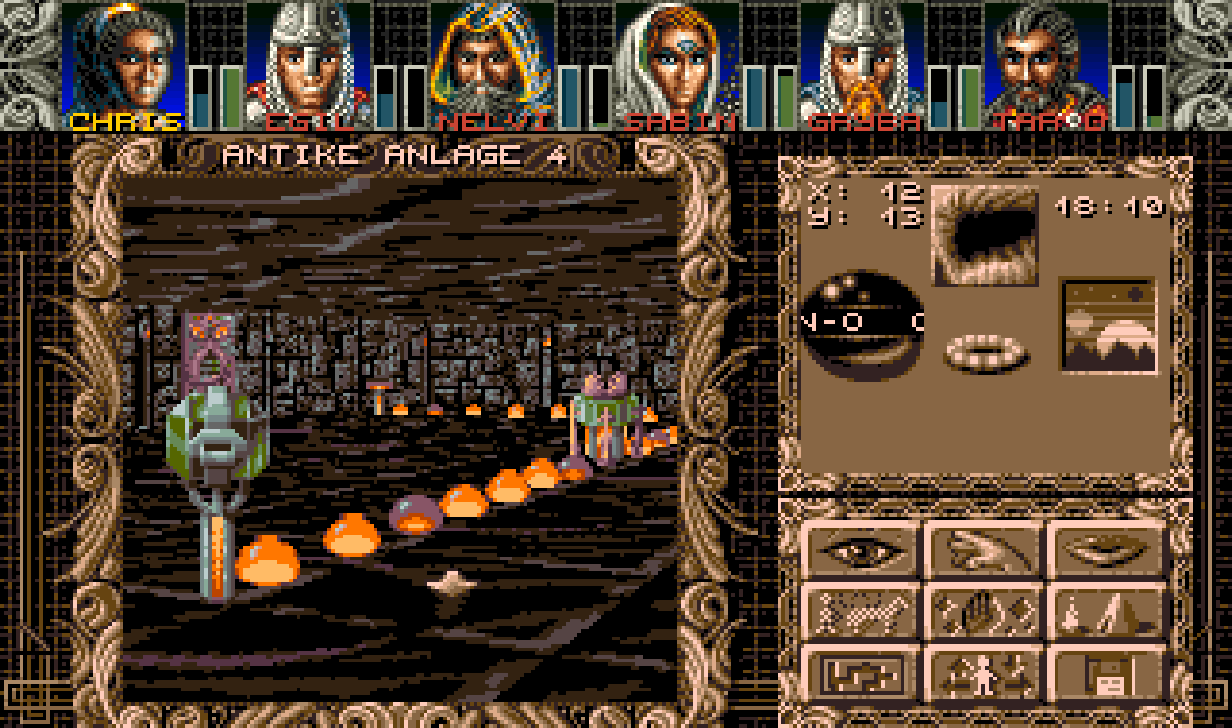Select Chris's party portrait
This screenshot has width=1232, height=728.
(123, 58)
